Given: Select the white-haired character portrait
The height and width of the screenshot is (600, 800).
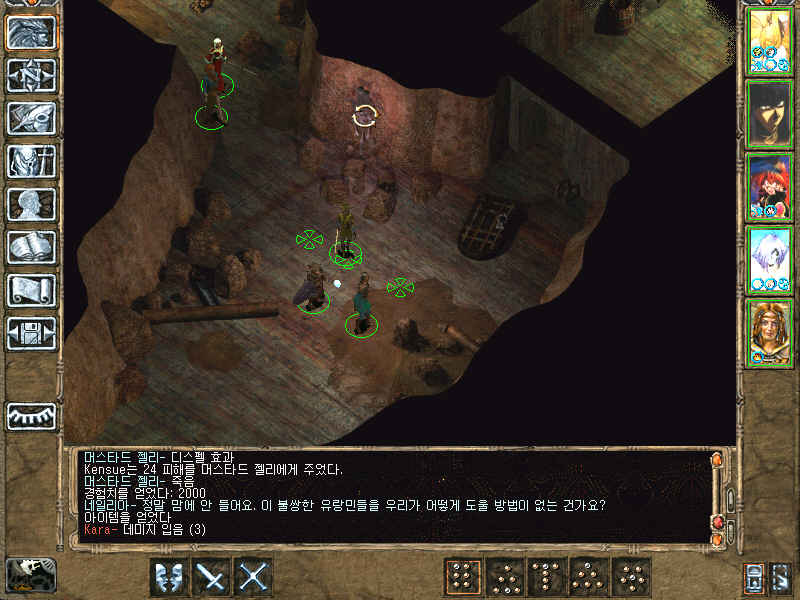Looking at the screenshot, I should tap(770, 258).
